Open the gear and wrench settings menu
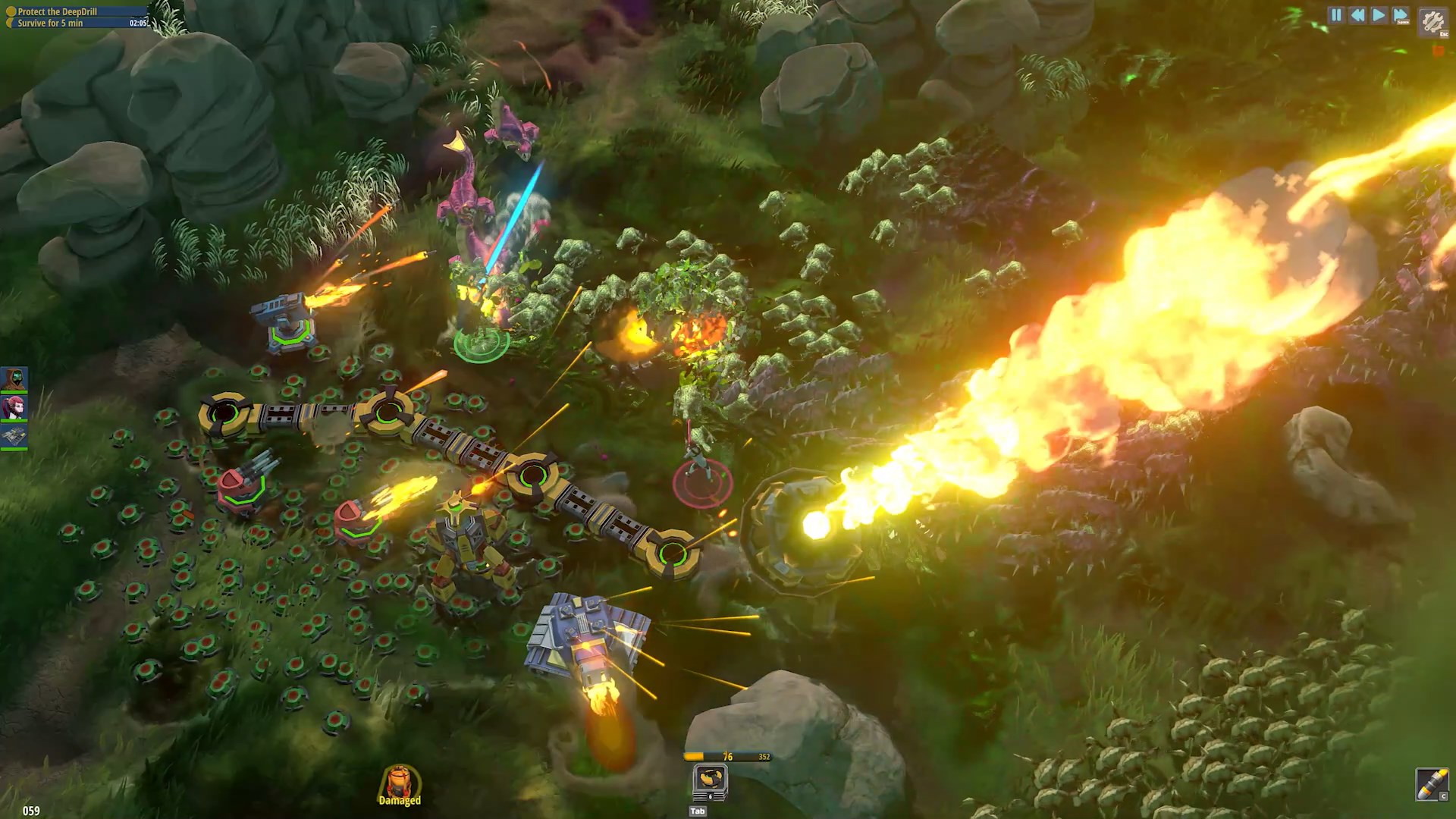This screenshot has height=819, width=1456. coord(1432,21)
